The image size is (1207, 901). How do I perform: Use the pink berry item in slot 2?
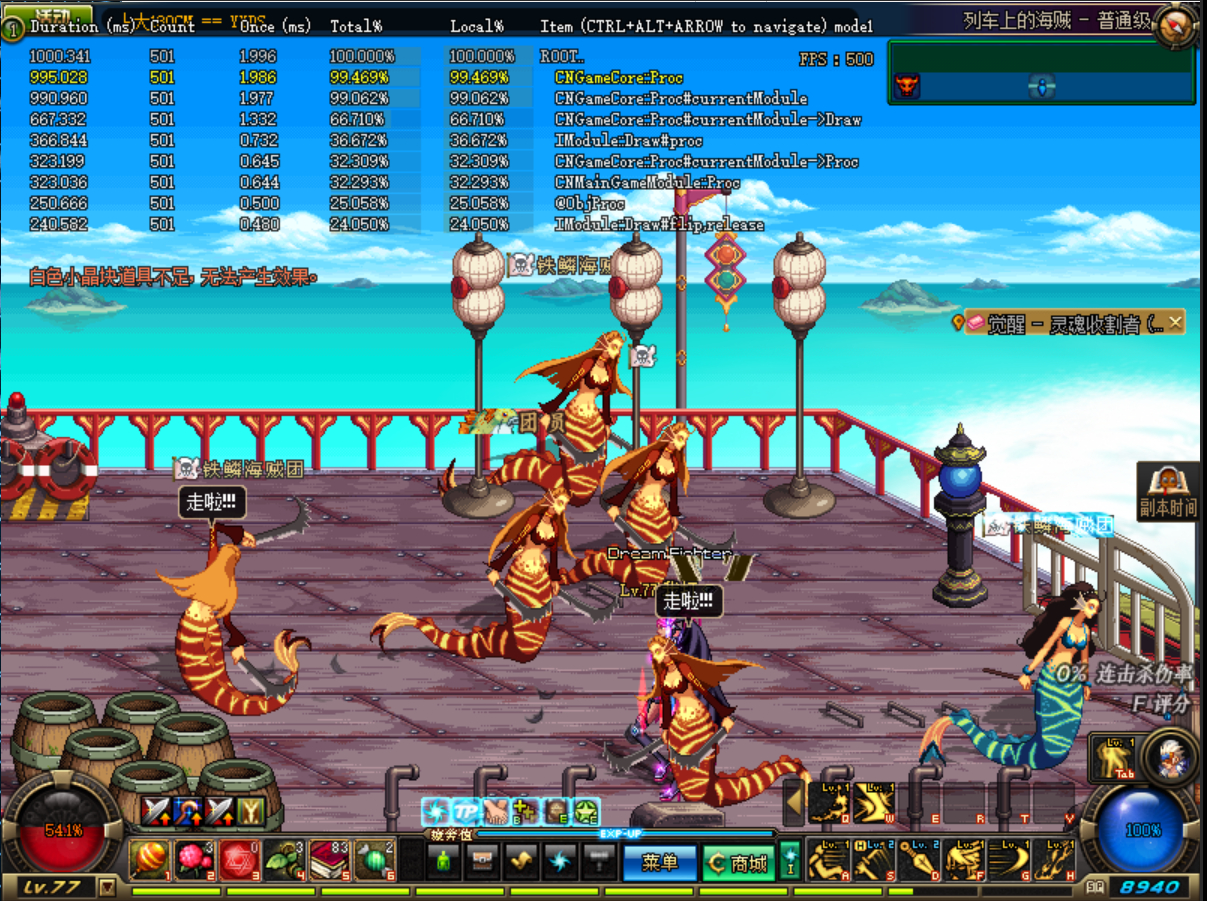194,860
